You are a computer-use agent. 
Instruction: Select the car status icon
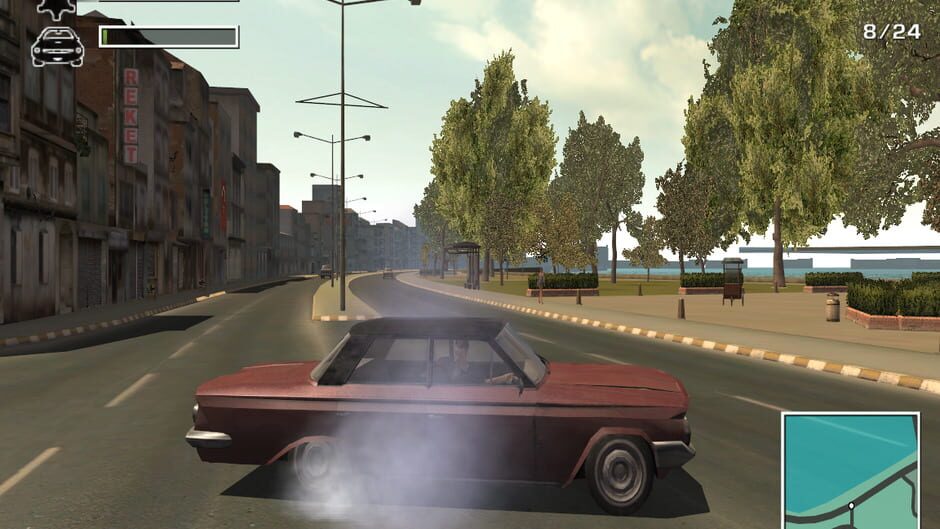57,46
